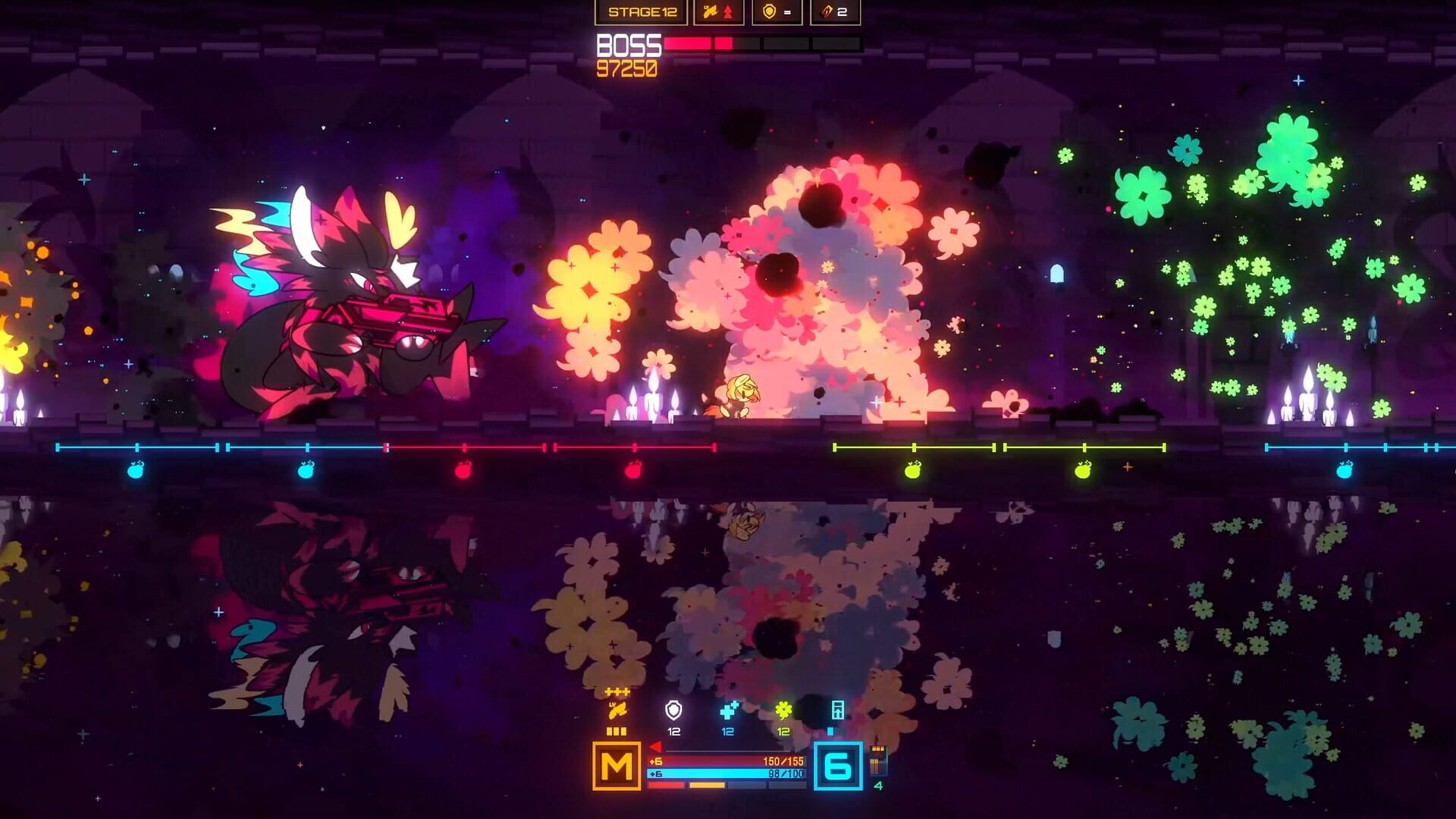Click the orange wing boost icon
Screen dimensions: 1456x819
coord(617,710)
